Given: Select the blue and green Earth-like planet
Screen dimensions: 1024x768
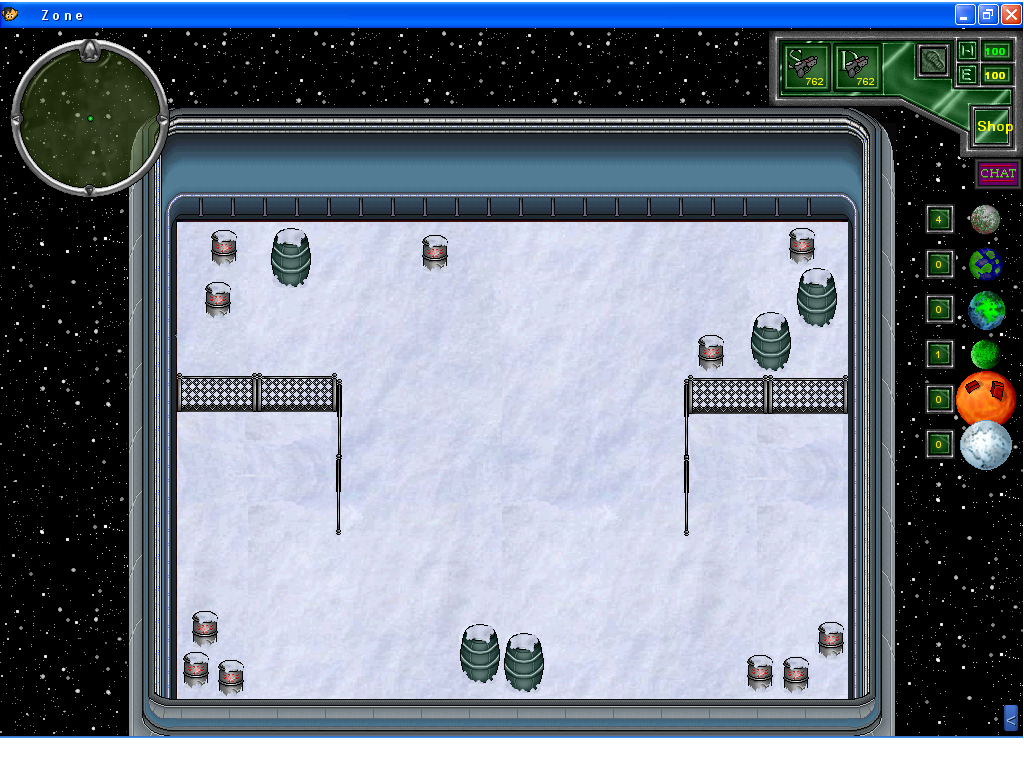Looking at the screenshot, I should coord(985,264).
